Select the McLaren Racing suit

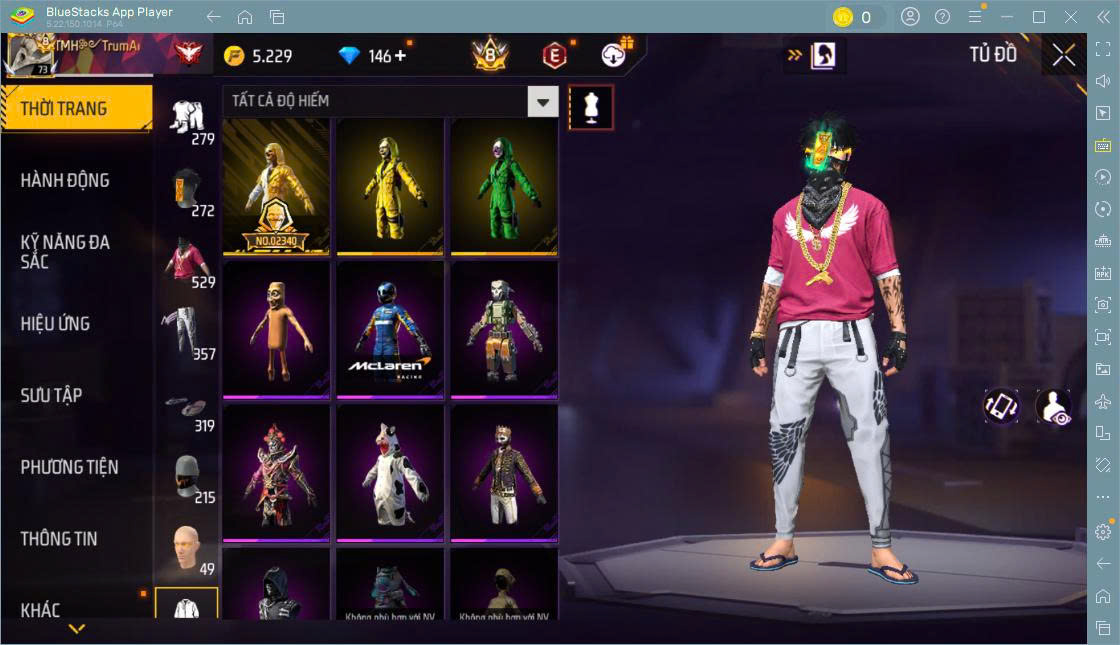point(390,328)
